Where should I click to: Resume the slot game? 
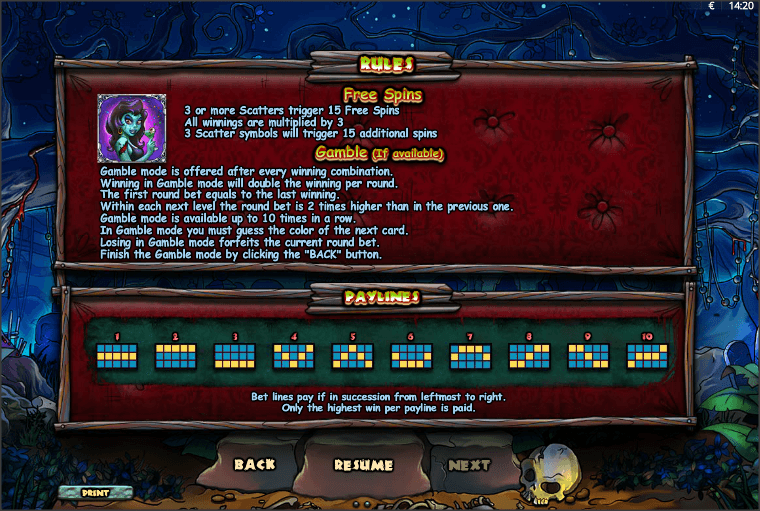363,465
